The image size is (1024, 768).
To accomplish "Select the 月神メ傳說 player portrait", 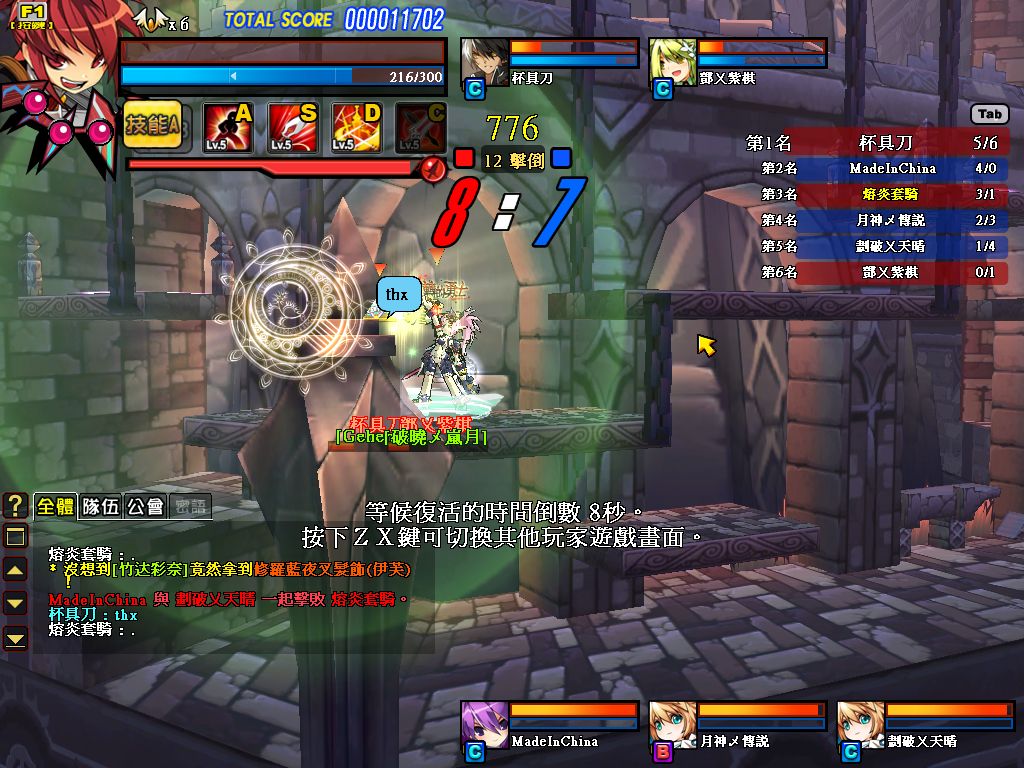I will tap(672, 726).
